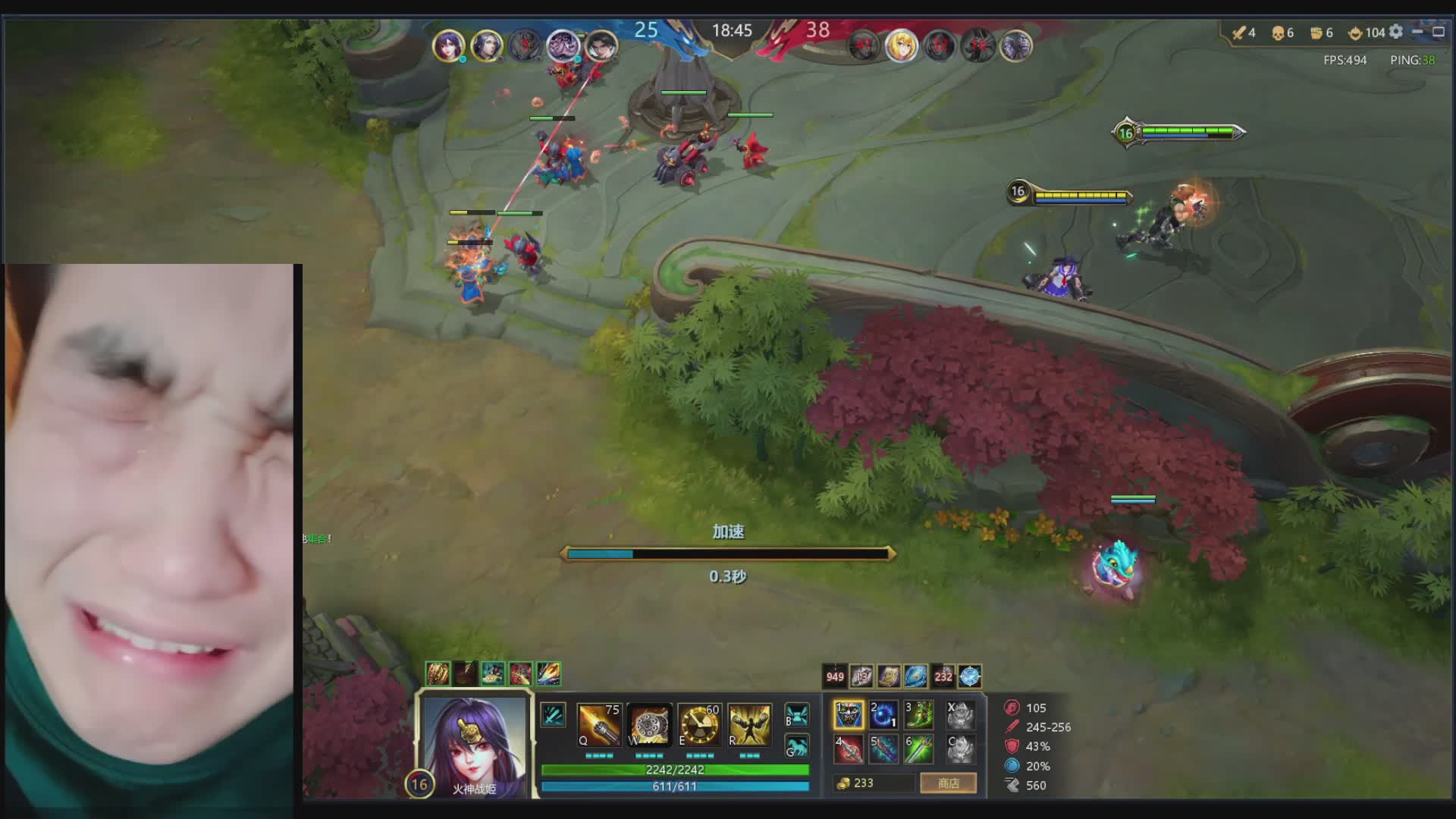This screenshot has width=1456, height=819.
Task: Click the B recall button
Action: [x=796, y=715]
